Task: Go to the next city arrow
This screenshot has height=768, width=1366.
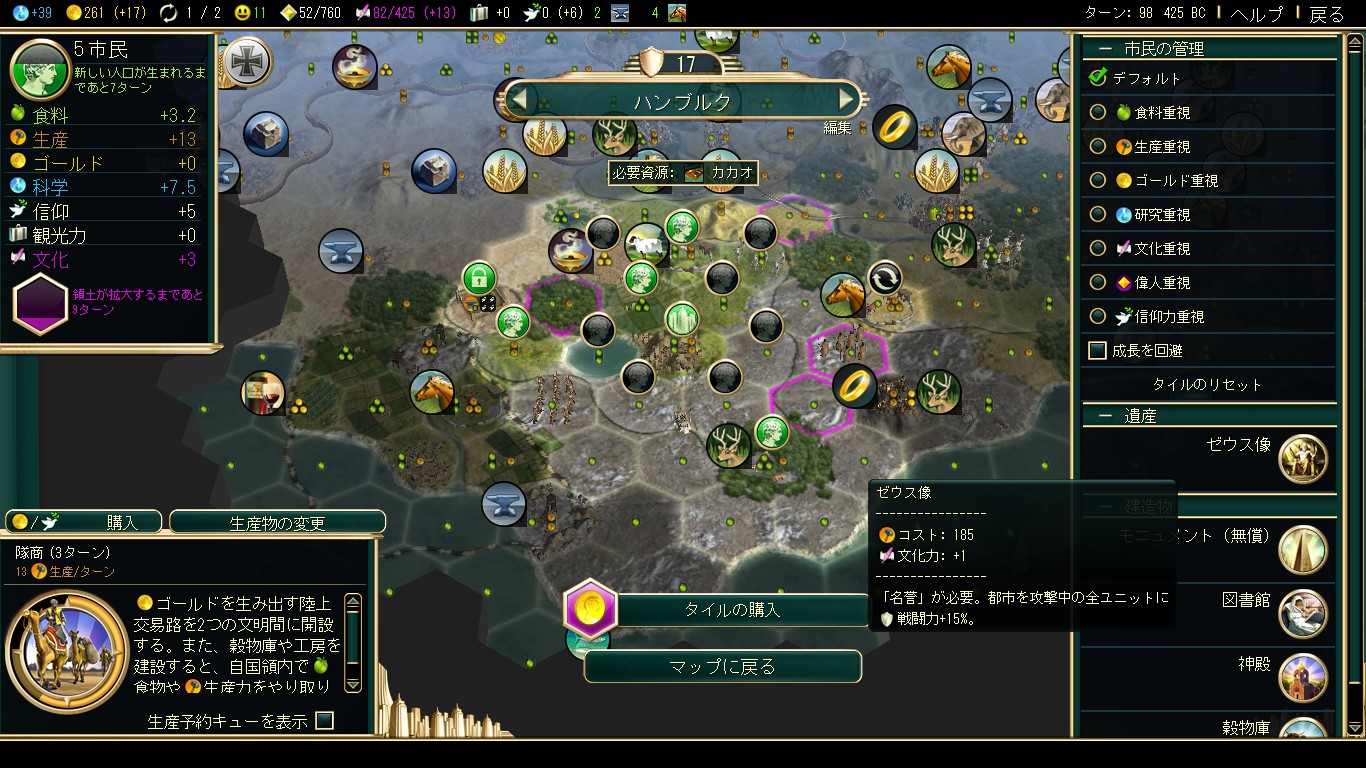Action: 848,100
